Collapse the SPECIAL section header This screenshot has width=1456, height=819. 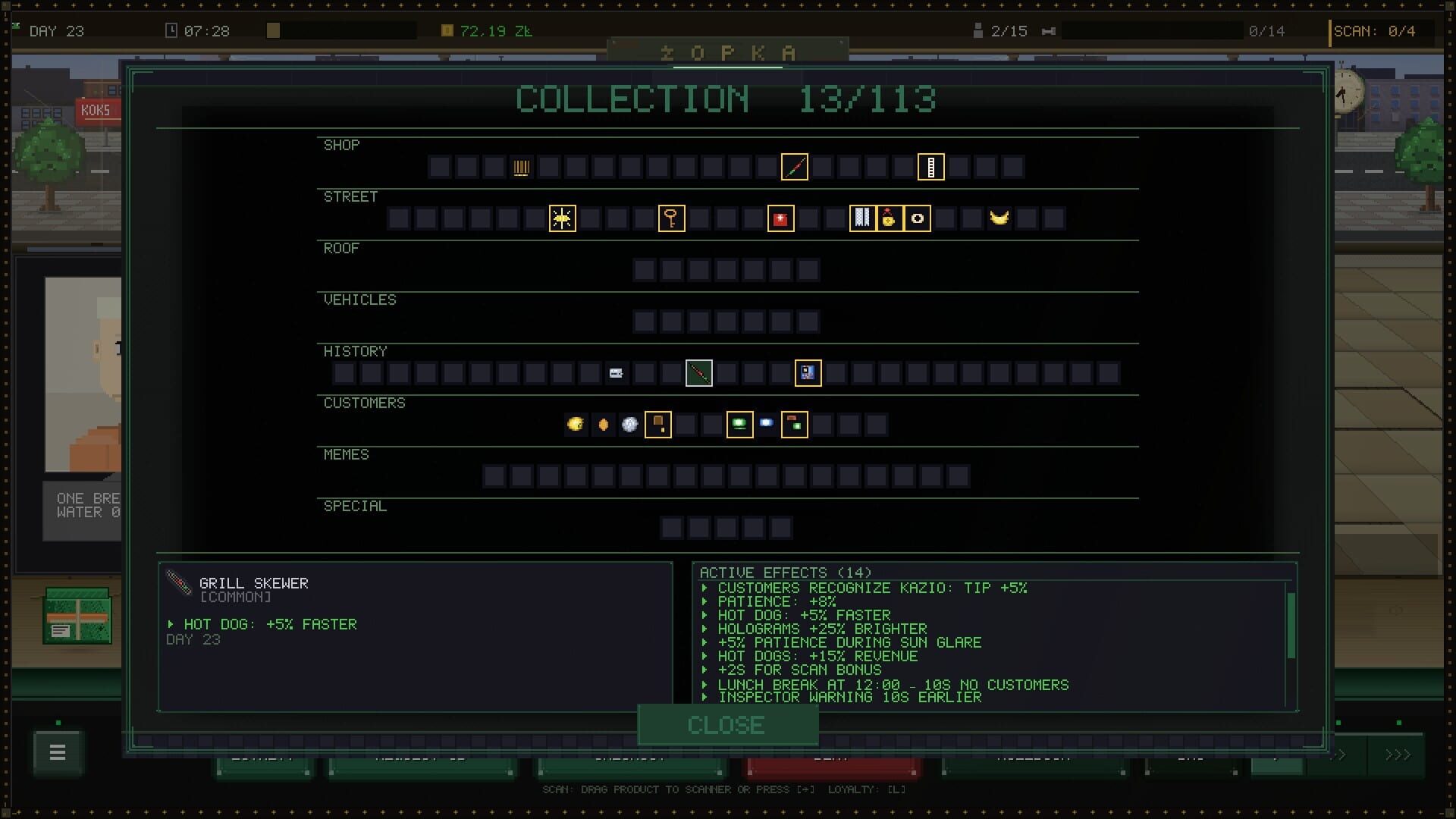pos(355,506)
